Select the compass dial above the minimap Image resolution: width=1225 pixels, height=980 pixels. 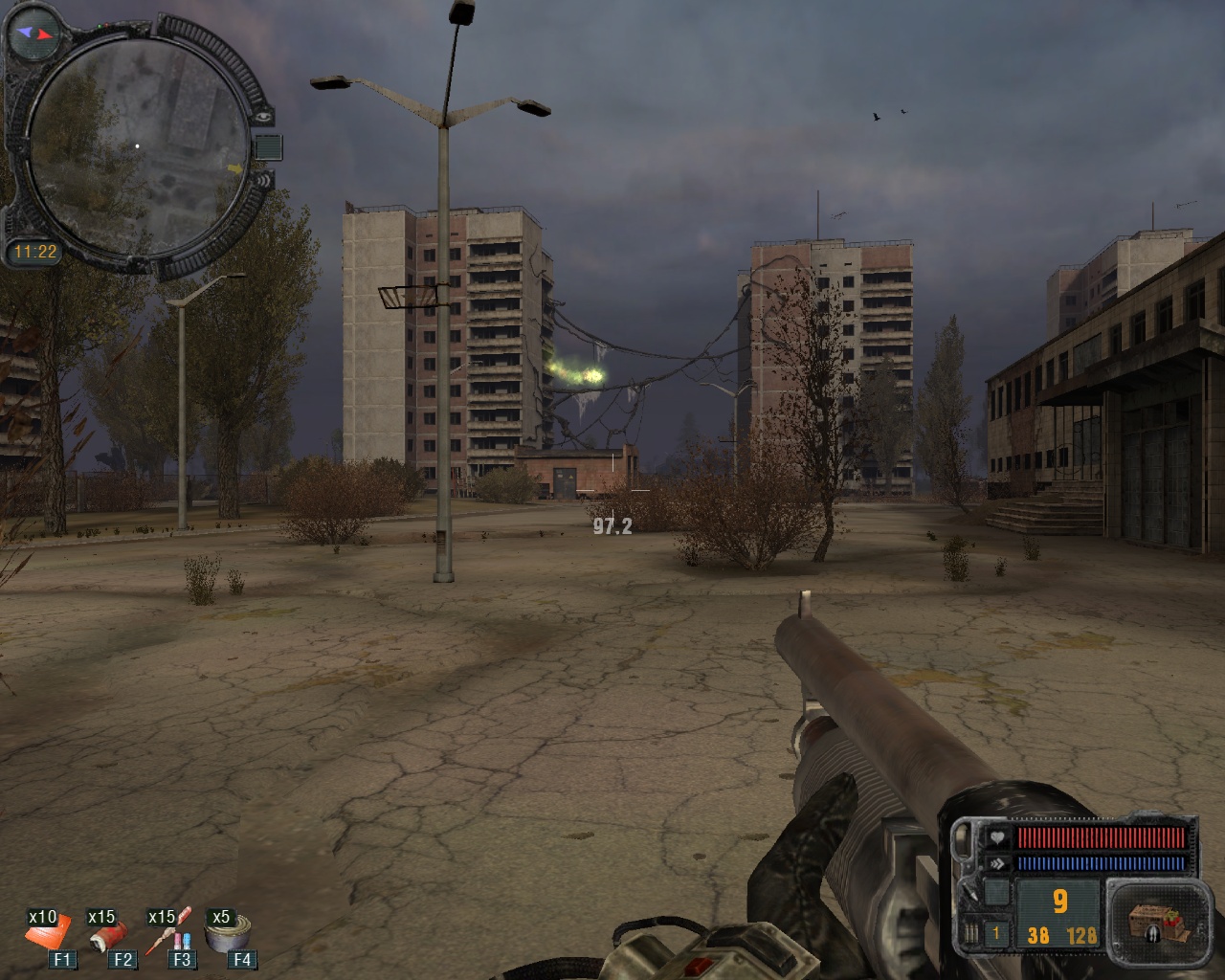pos(32,33)
